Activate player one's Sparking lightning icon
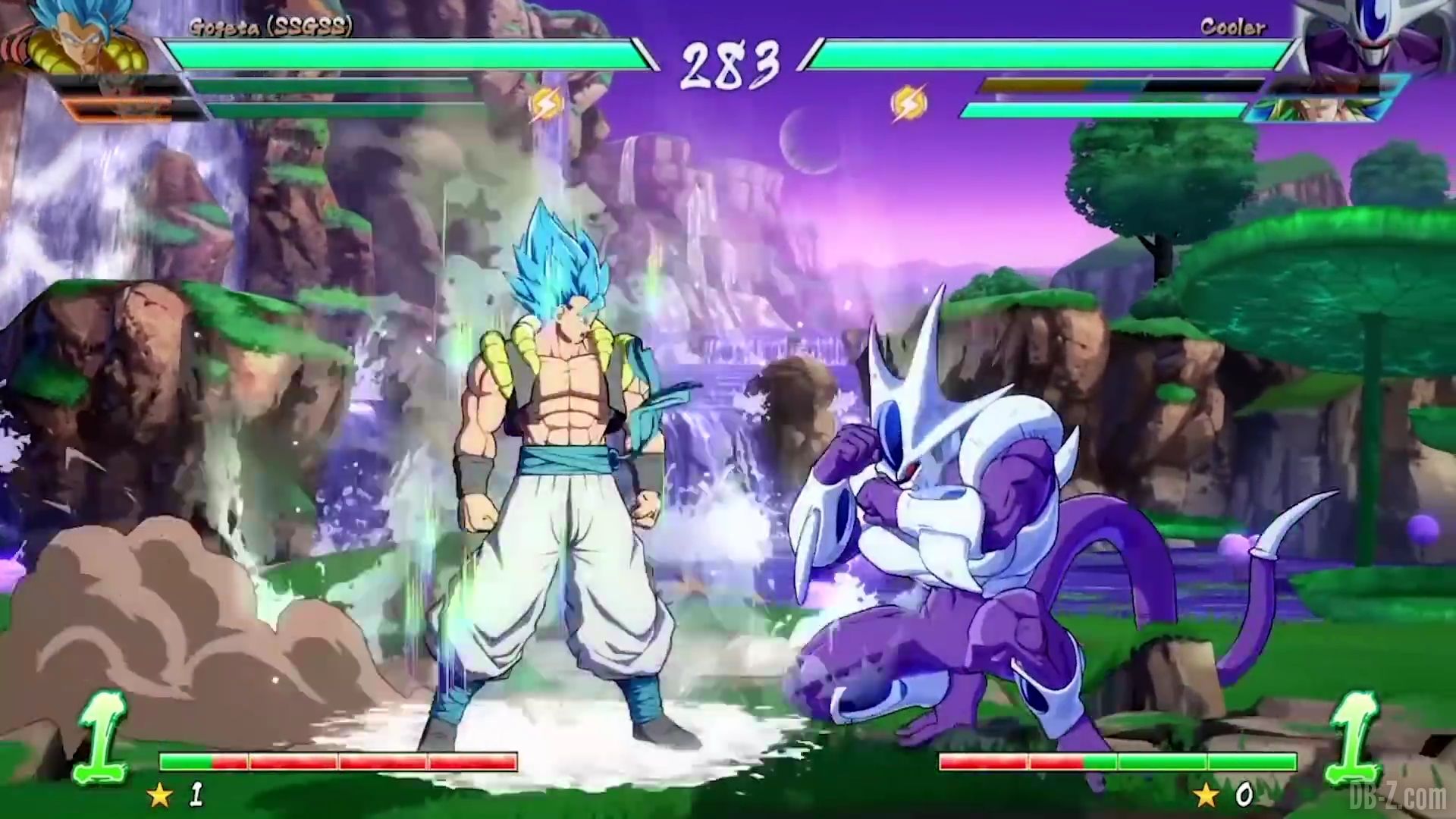This screenshot has width=1456, height=819. point(545,105)
